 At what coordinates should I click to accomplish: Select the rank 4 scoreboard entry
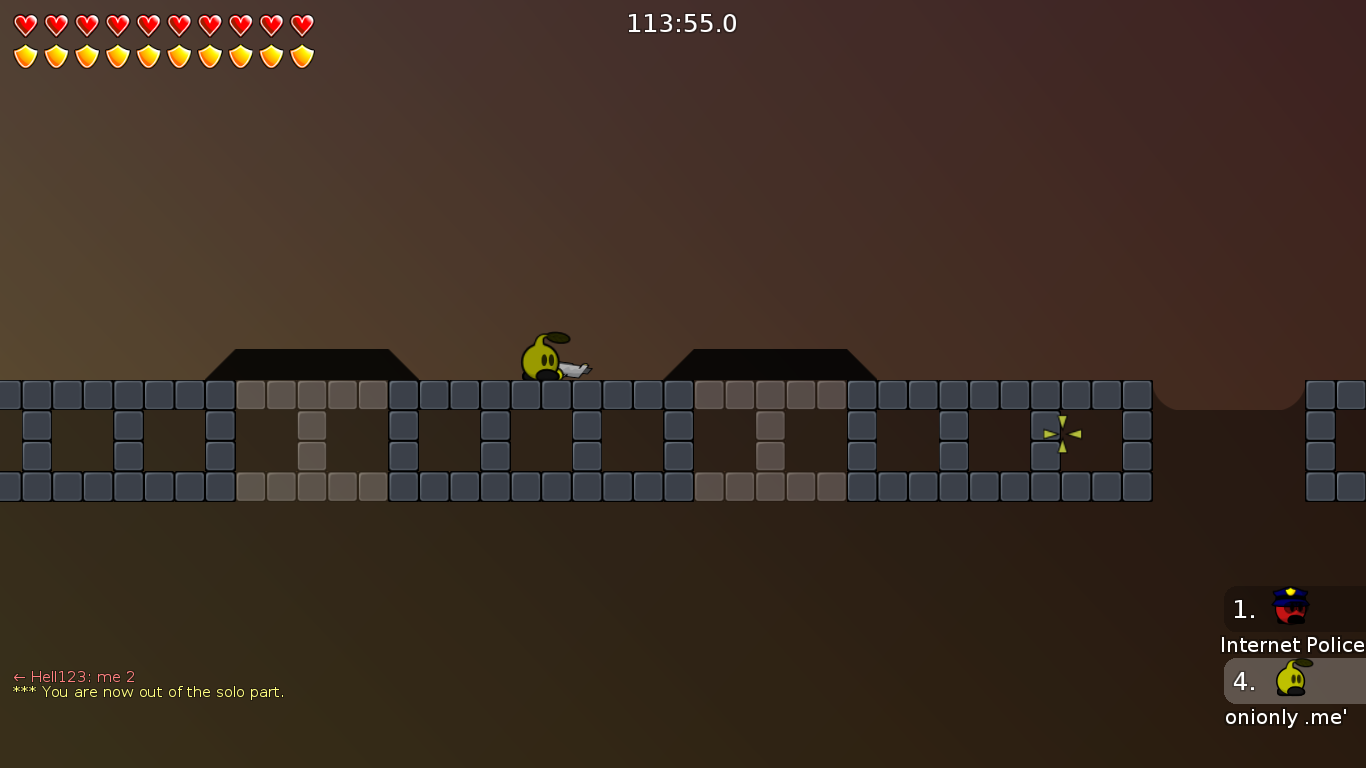tap(1243, 681)
